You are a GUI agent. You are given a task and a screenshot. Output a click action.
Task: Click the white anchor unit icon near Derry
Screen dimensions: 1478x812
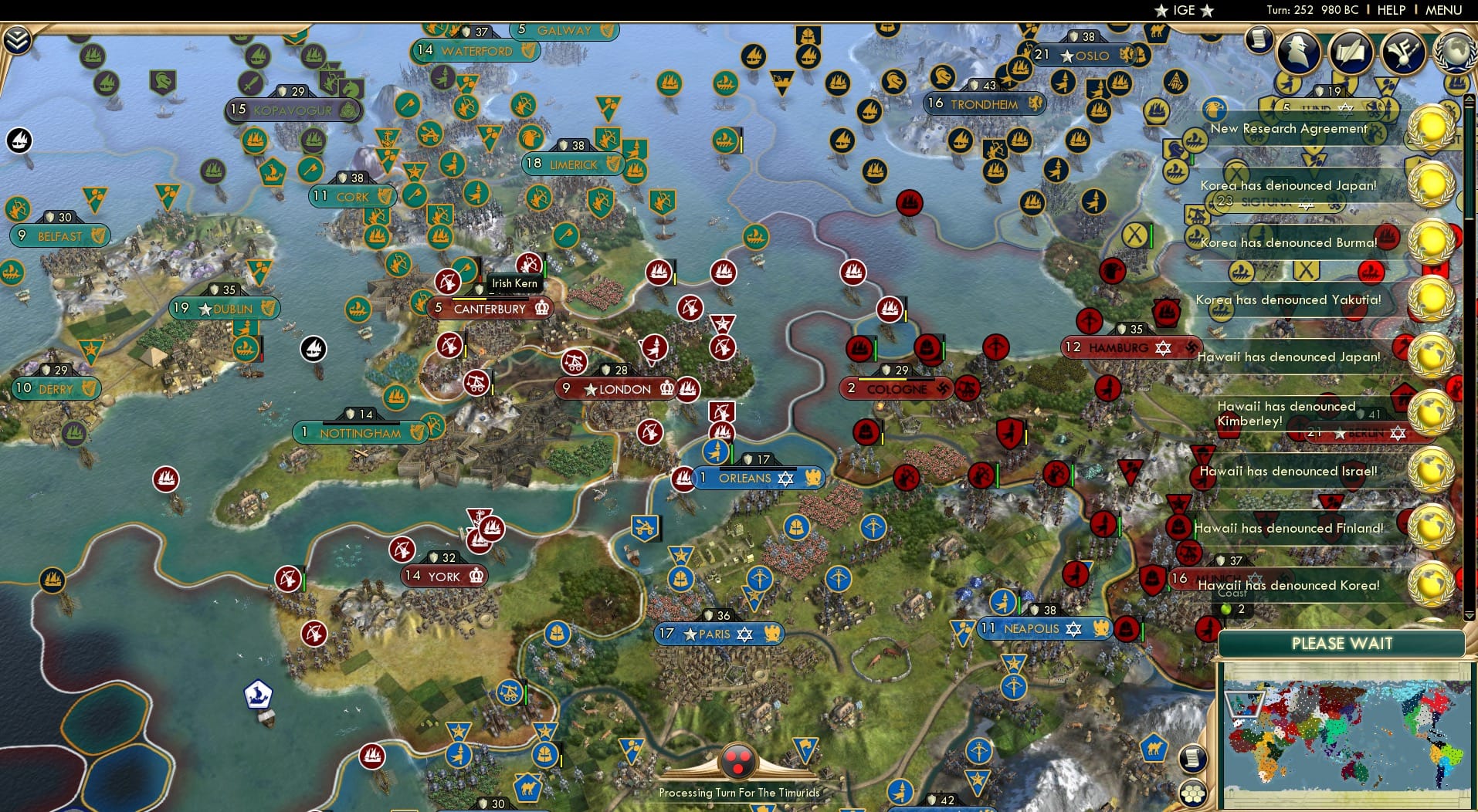[x=314, y=348]
